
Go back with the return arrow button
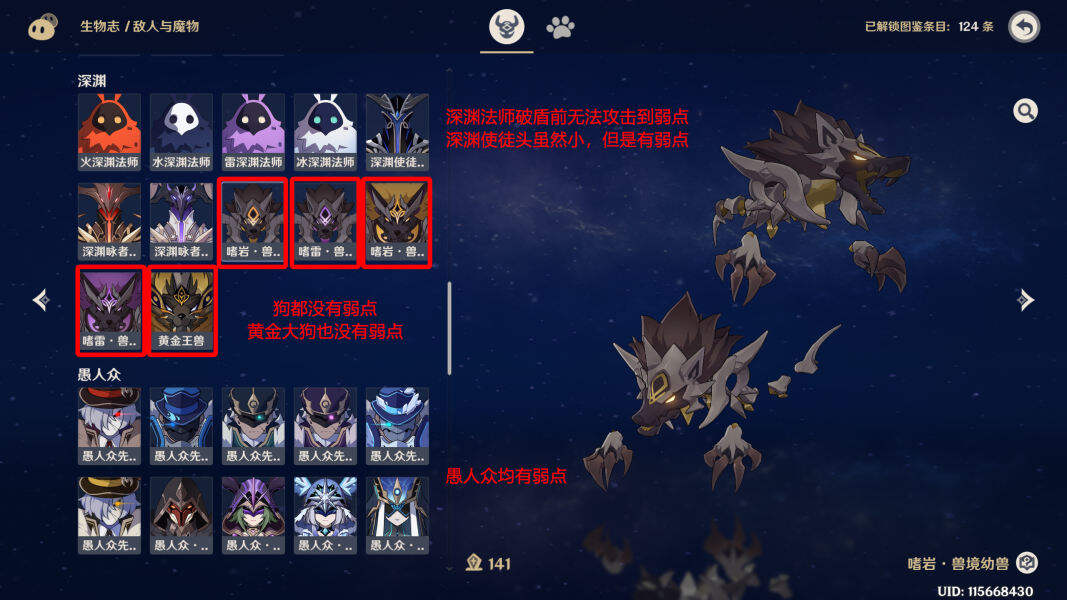click(1024, 27)
